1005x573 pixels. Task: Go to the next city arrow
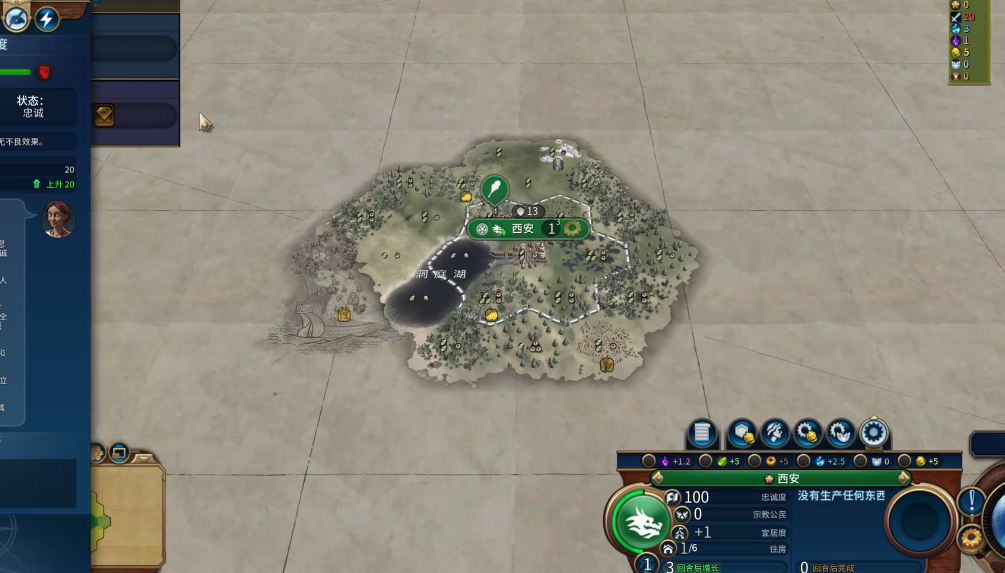[x=904, y=479]
